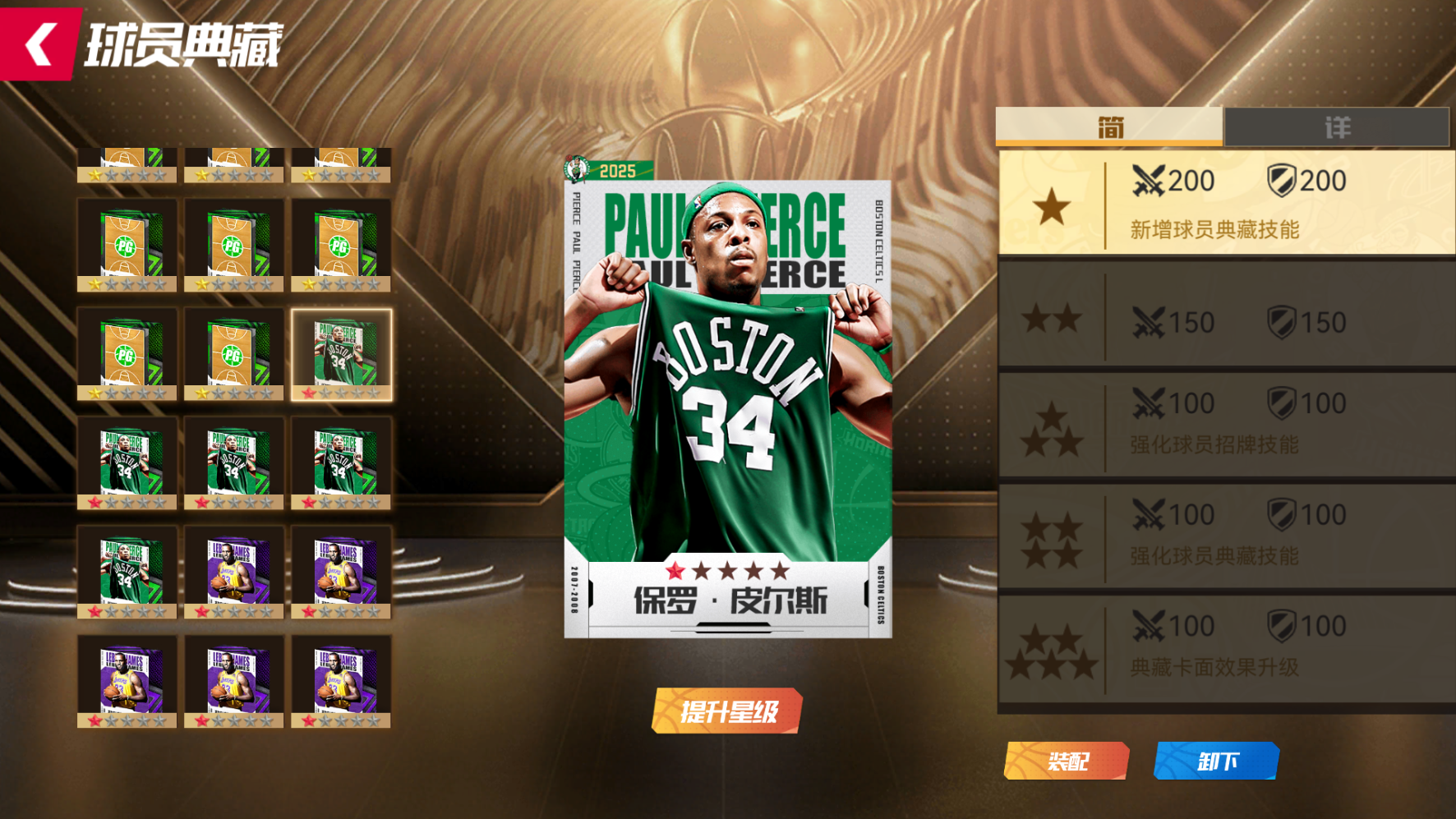Switch to the 详 detailed tab
The height and width of the screenshot is (819, 1456).
[x=1336, y=127]
